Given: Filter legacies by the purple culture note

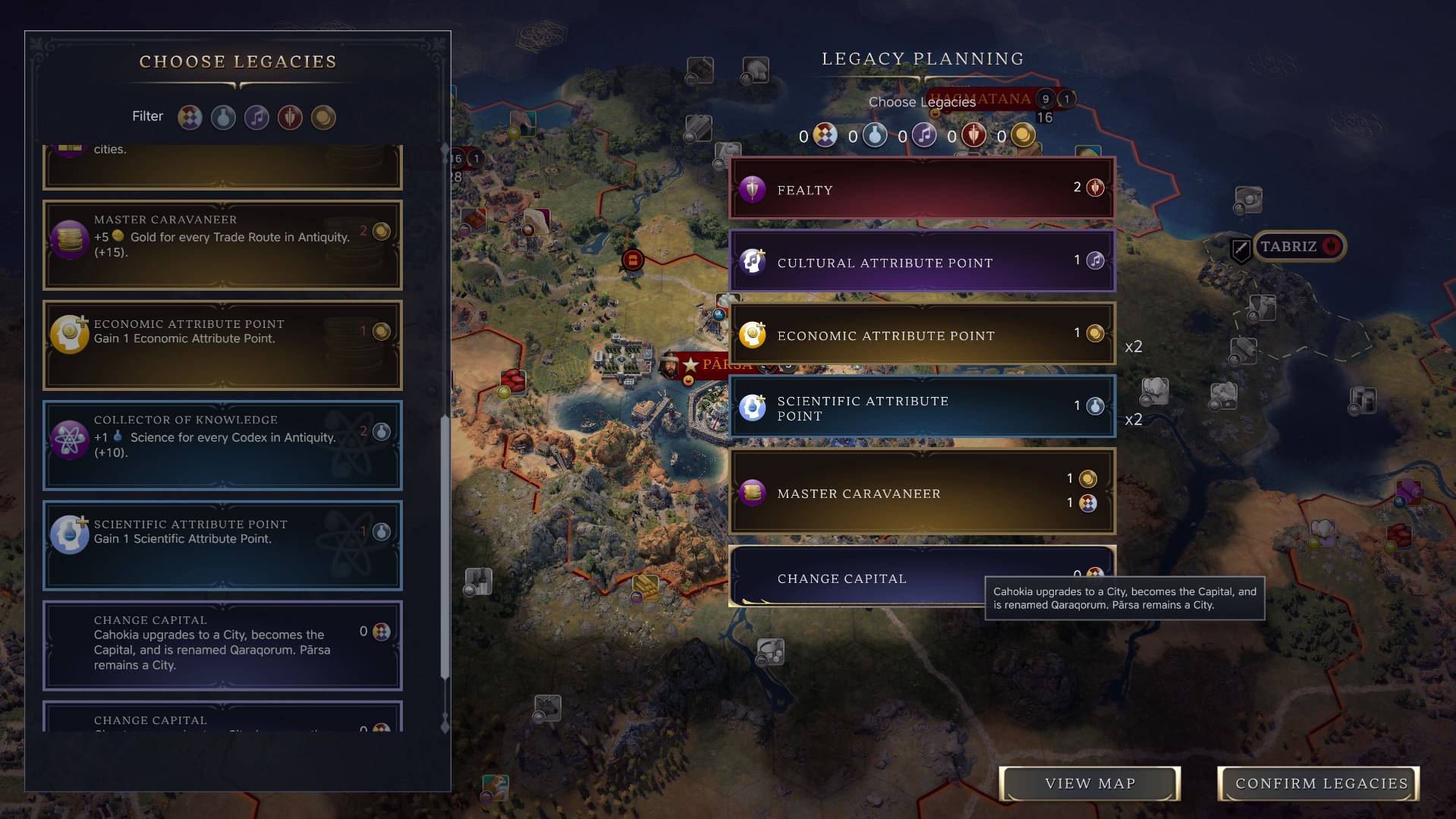Looking at the screenshot, I should pos(256,117).
